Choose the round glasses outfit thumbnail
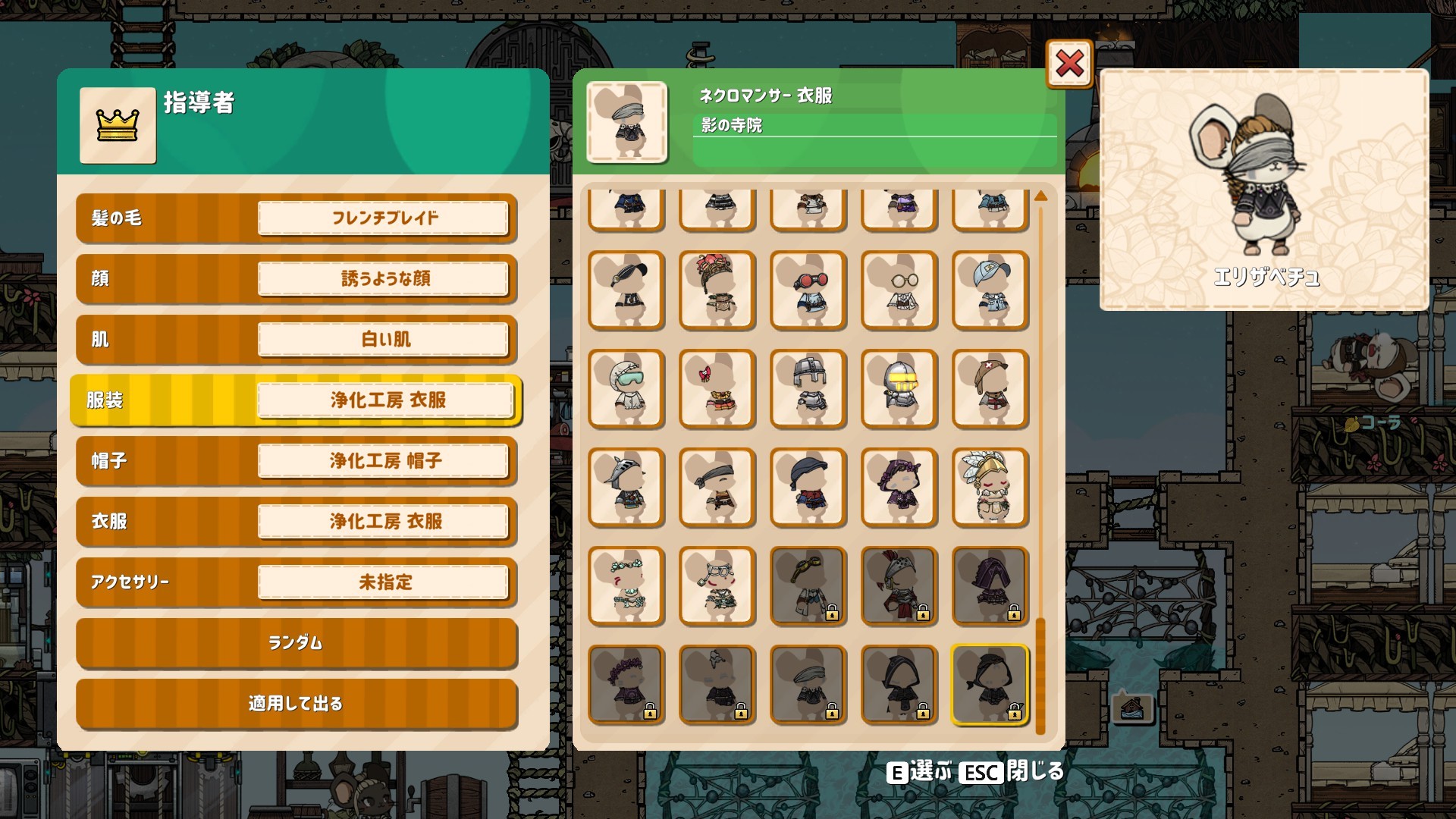Image resolution: width=1456 pixels, height=819 pixels. (899, 290)
